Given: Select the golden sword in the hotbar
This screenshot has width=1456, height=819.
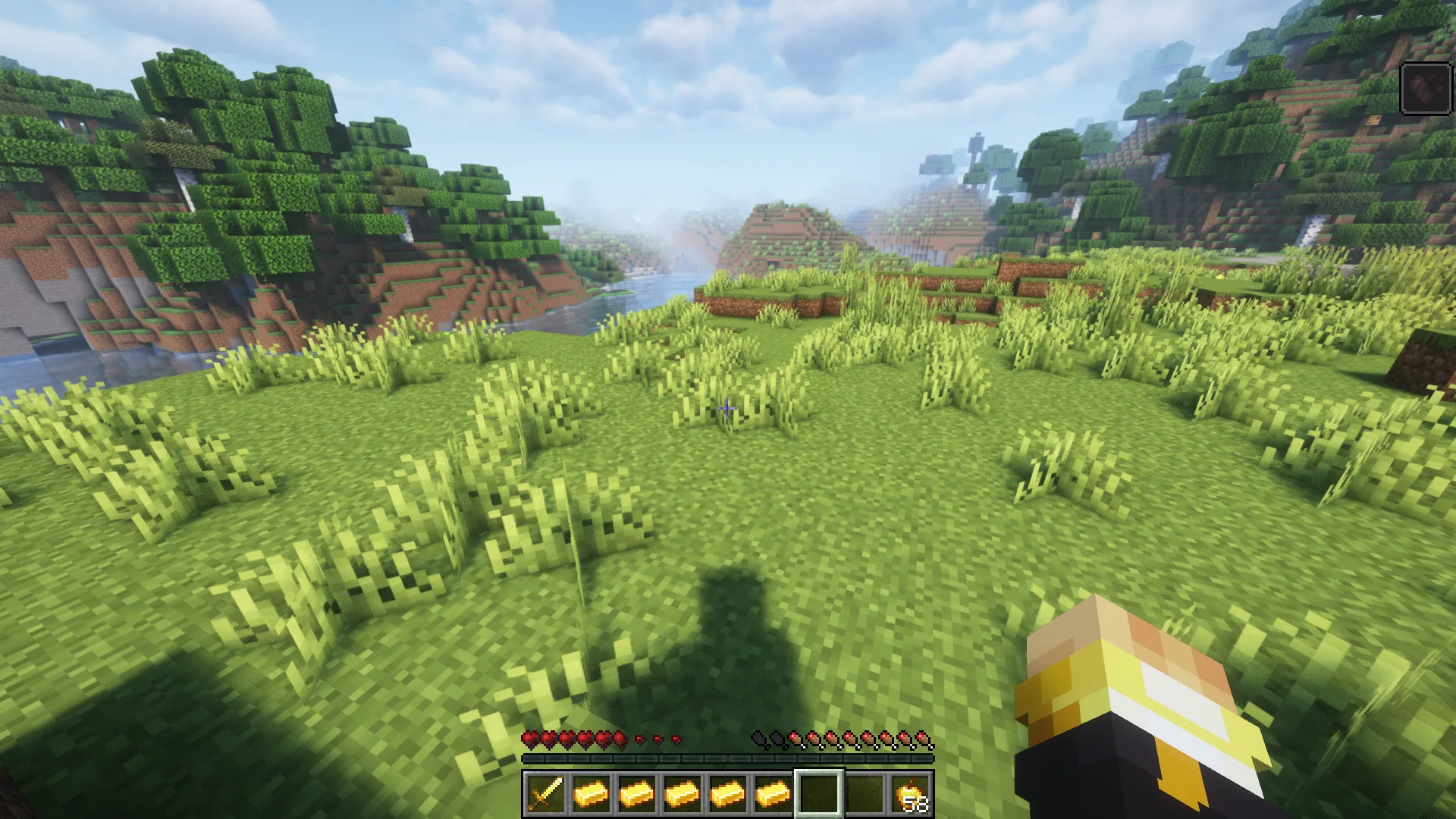Looking at the screenshot, I should (x=546, y=795).
